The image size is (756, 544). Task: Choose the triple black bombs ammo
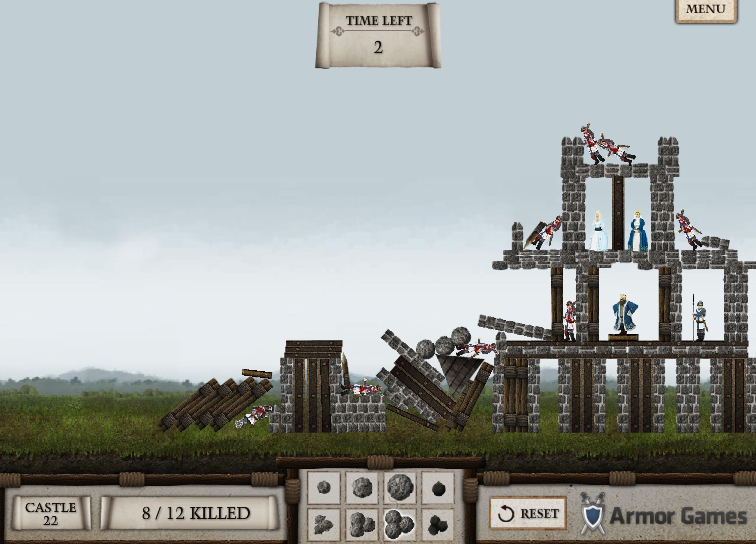click(437, 523)
